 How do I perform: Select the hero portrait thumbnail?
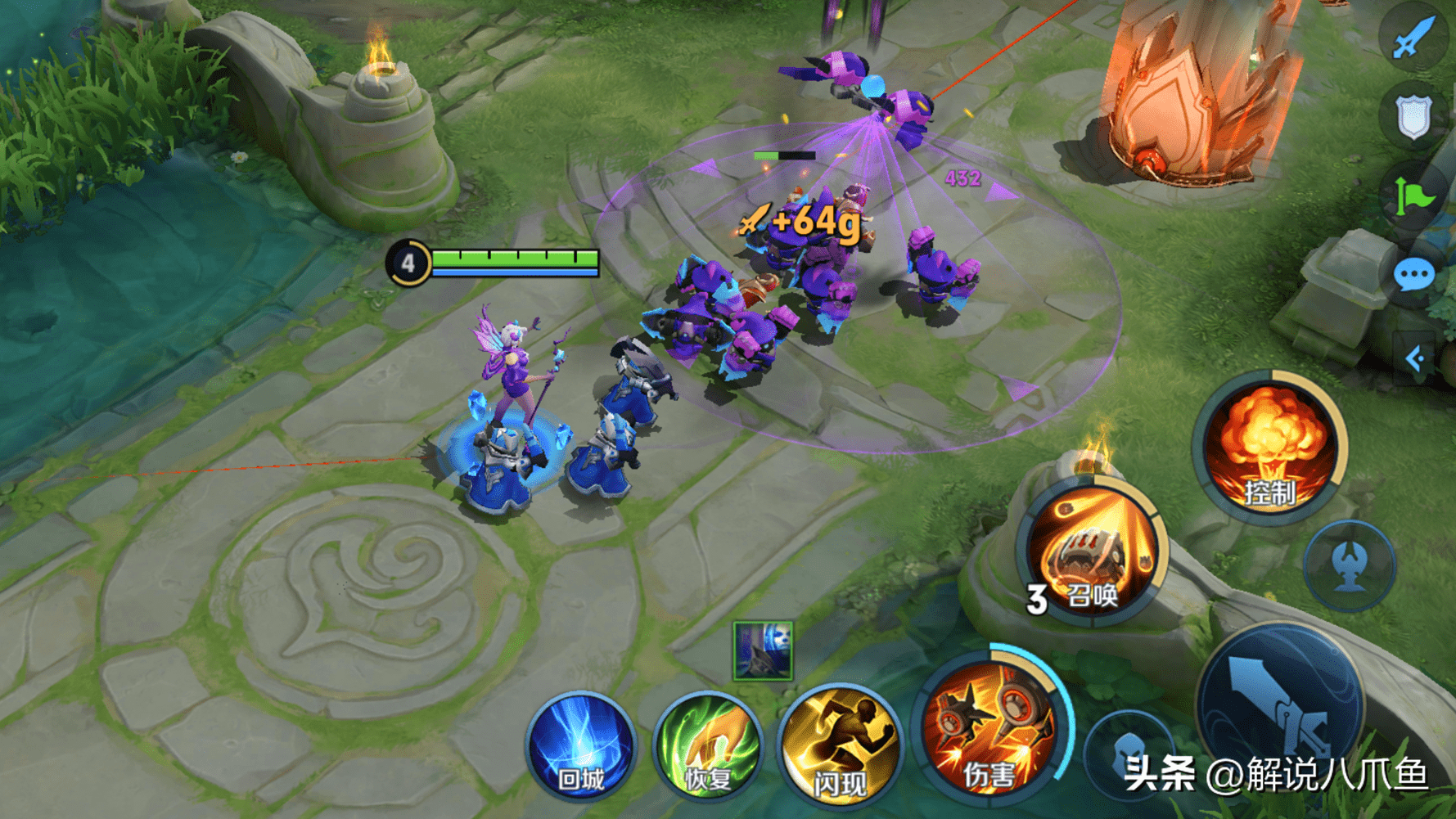tap(763, 650)
